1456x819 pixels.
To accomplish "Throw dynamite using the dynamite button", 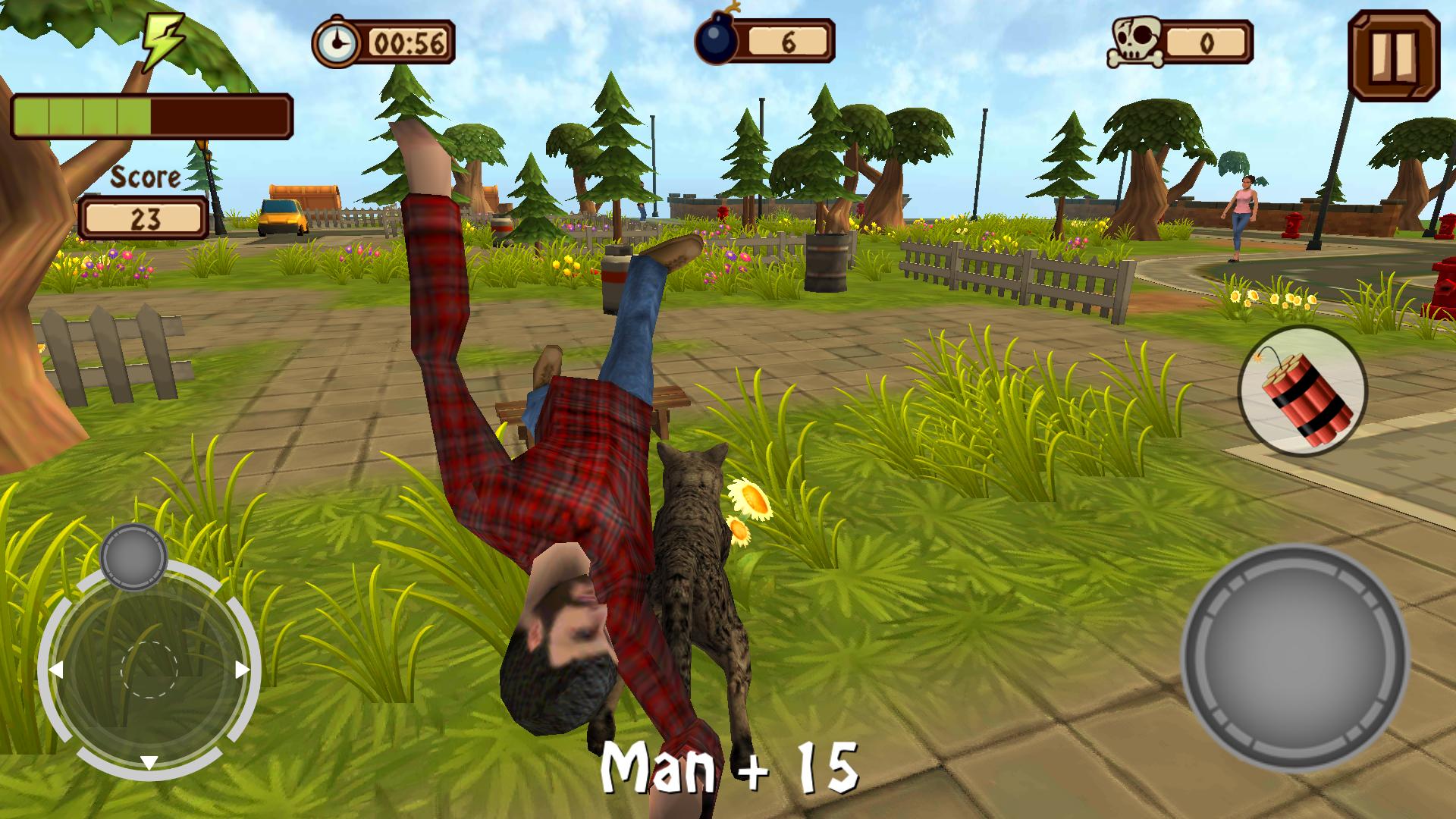I will [1302, 391].
